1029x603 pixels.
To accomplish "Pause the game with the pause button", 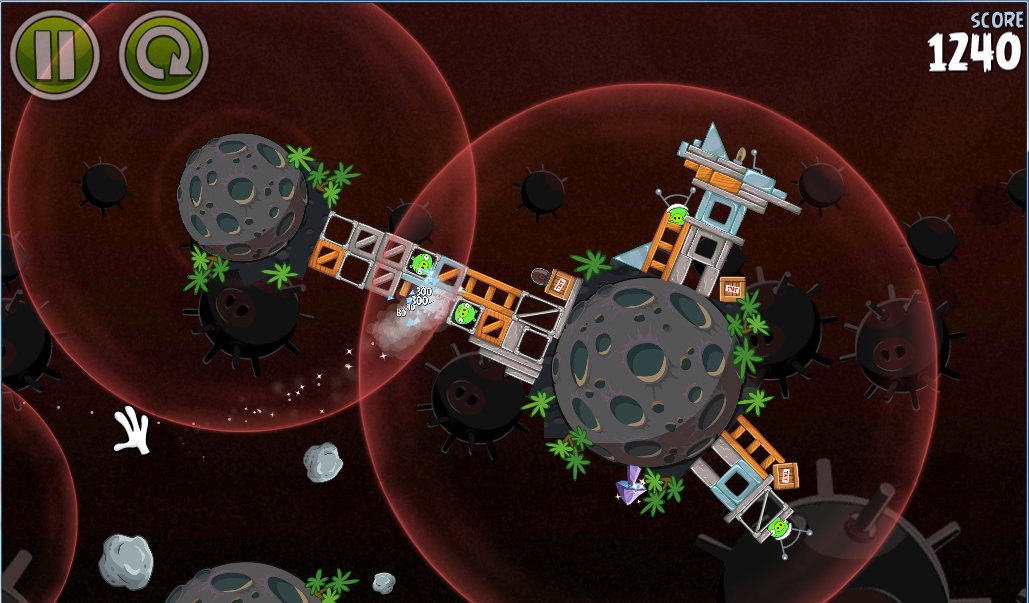I will point(54,54).
